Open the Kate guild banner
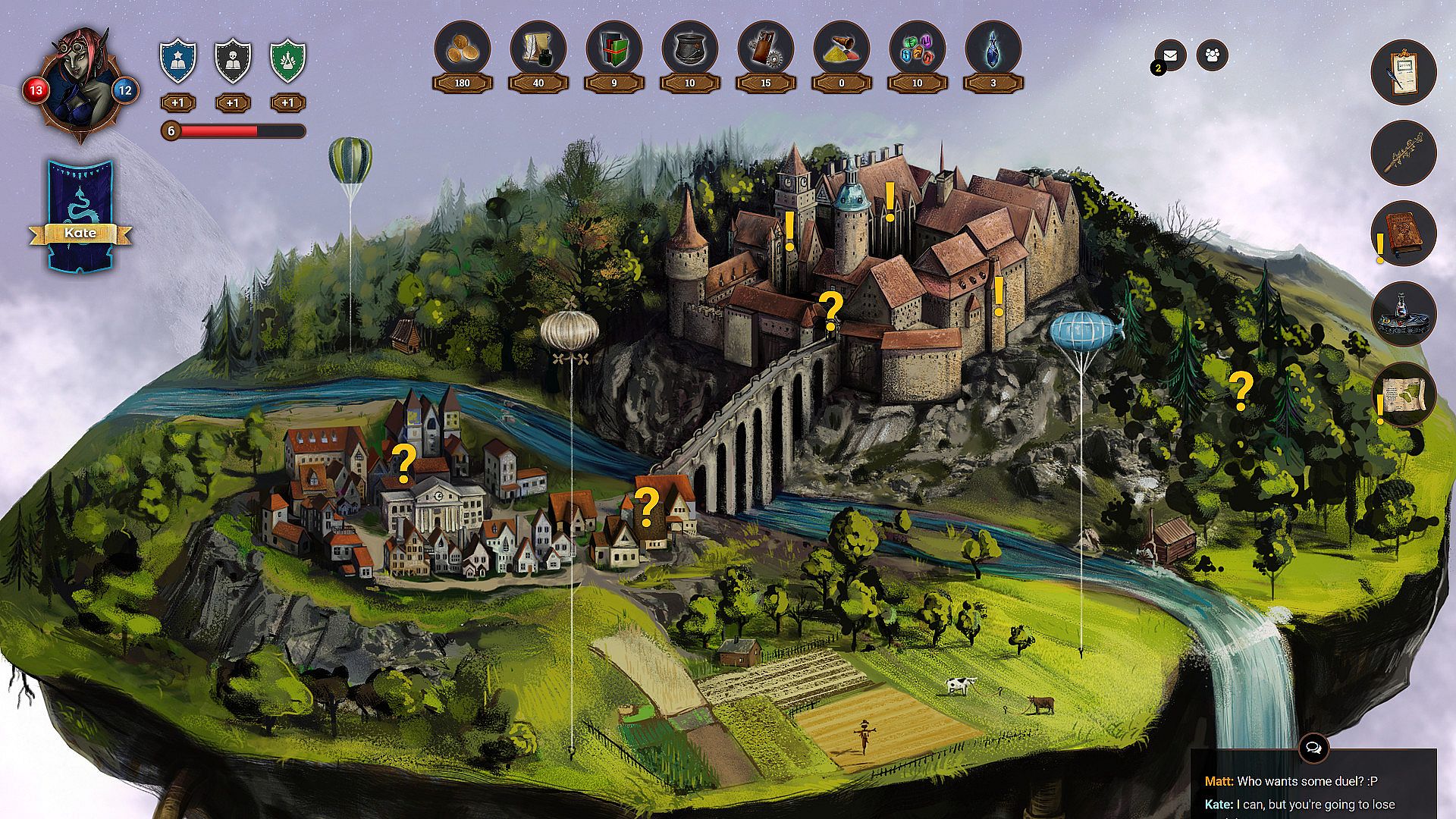 pyautogui.click(x=80, y=216)
